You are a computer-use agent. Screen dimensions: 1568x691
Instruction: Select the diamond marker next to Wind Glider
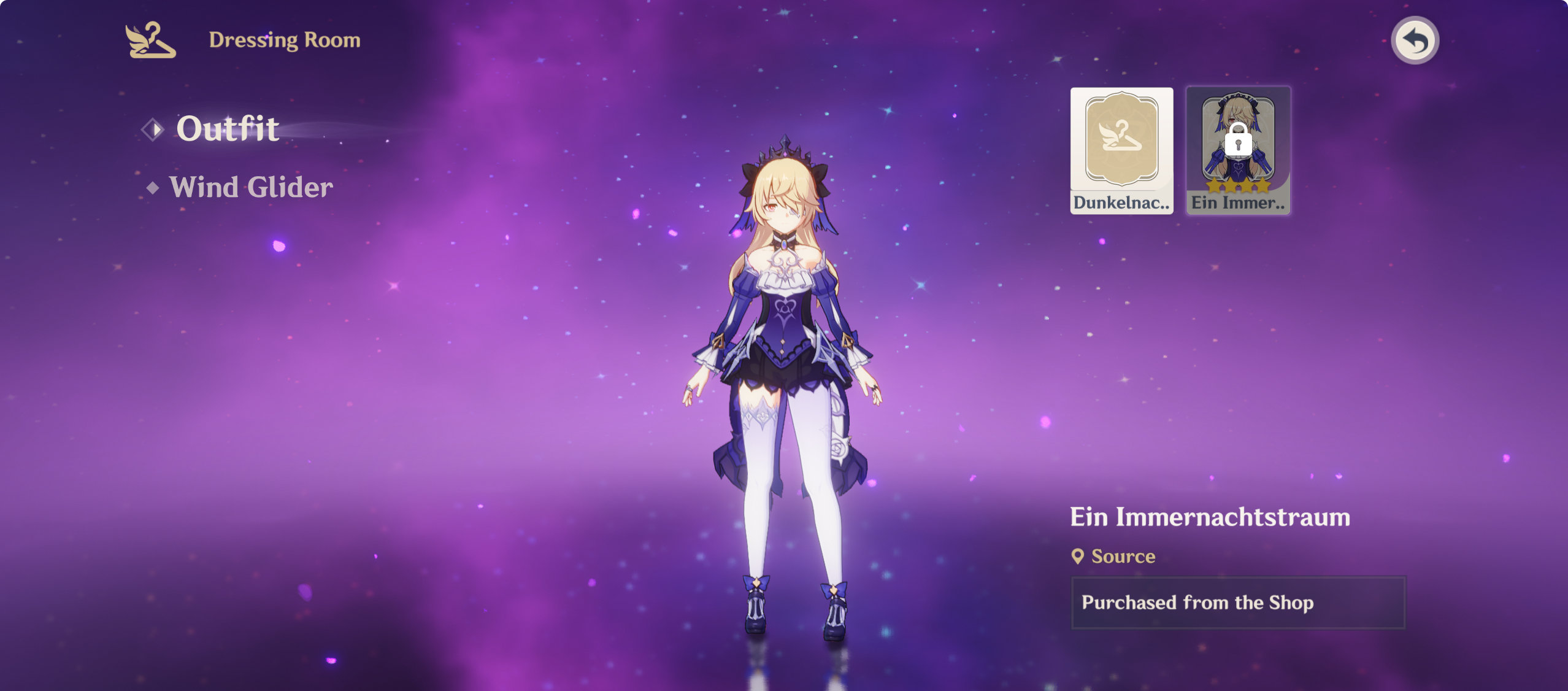[x=155, y=187]
